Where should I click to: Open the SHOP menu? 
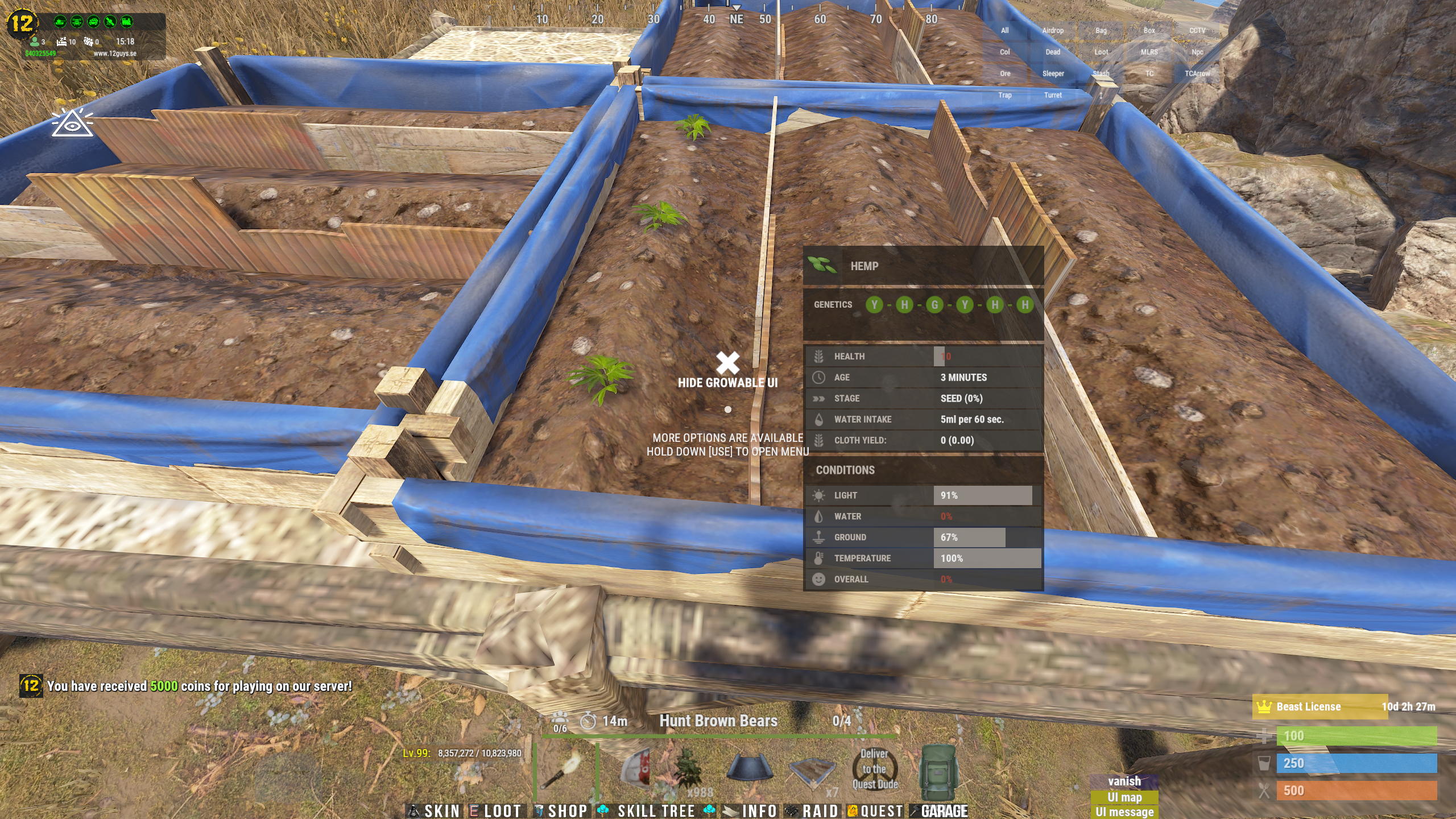coord(561,810)
